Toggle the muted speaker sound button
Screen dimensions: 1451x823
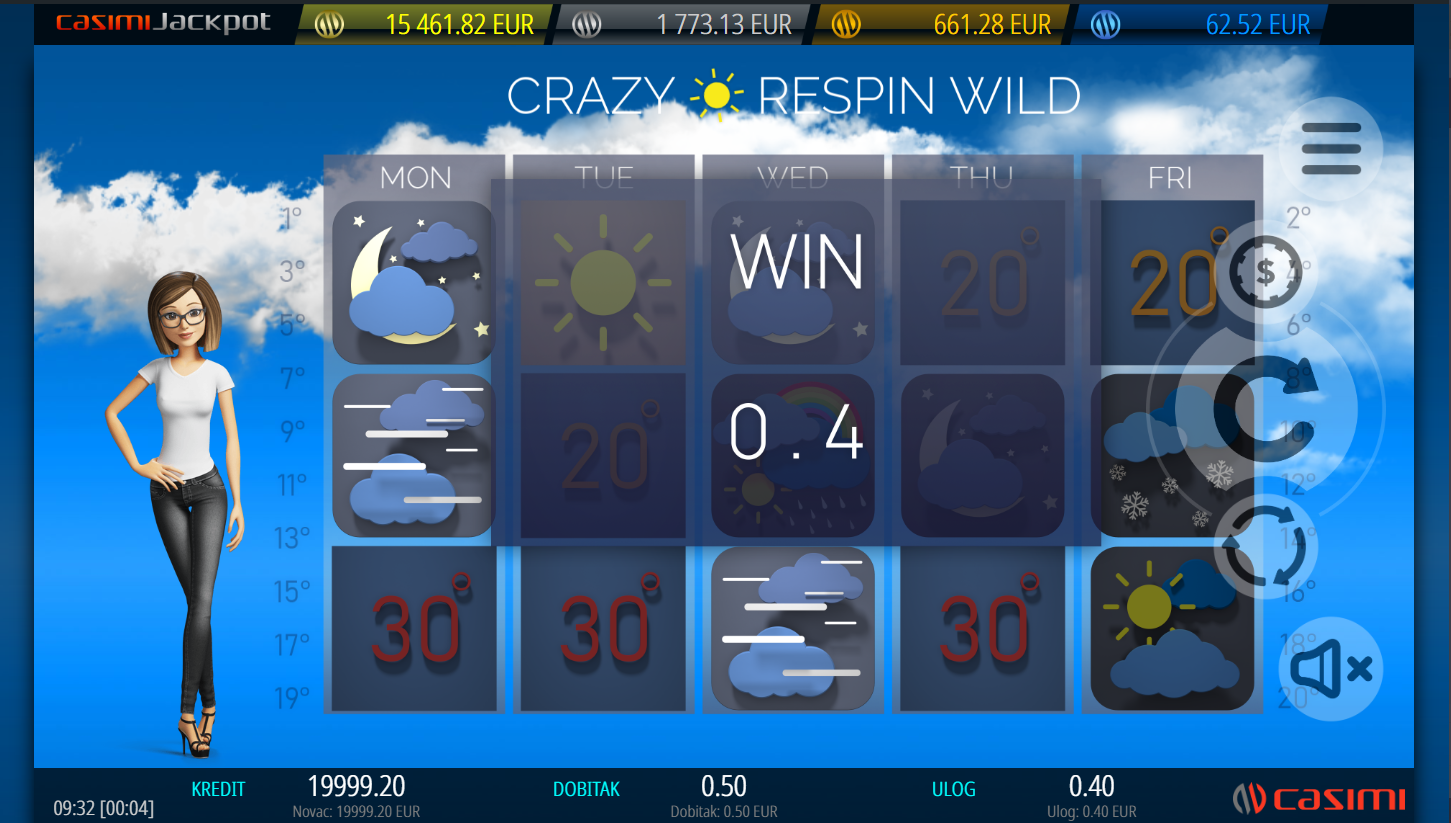(x=1330, y=669)
